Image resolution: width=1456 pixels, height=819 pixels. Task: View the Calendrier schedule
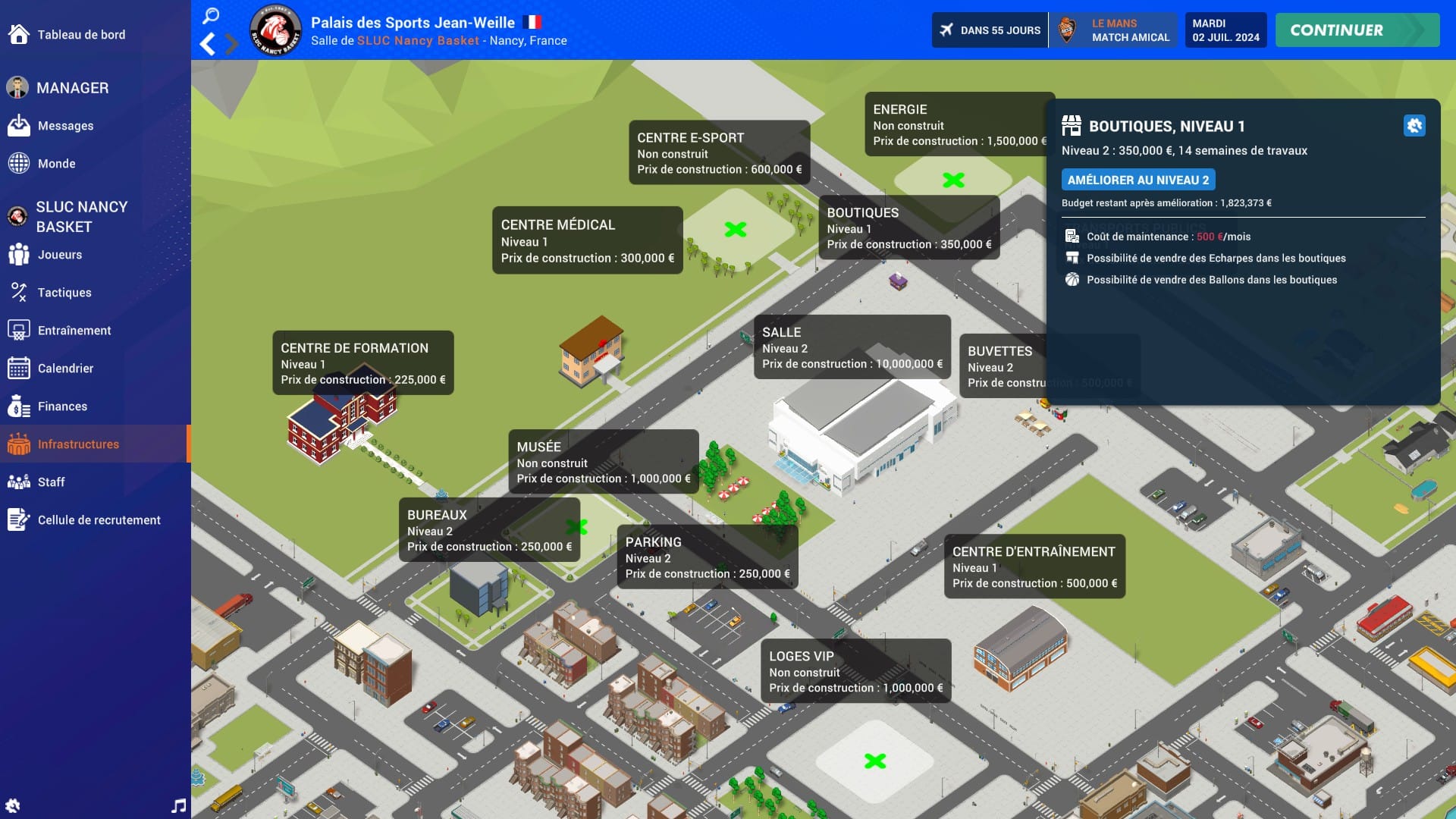65,369
